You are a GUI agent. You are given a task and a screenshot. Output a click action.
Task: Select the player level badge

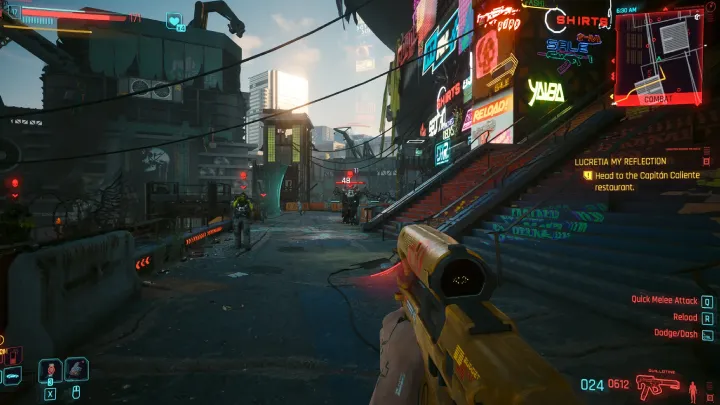13,12
